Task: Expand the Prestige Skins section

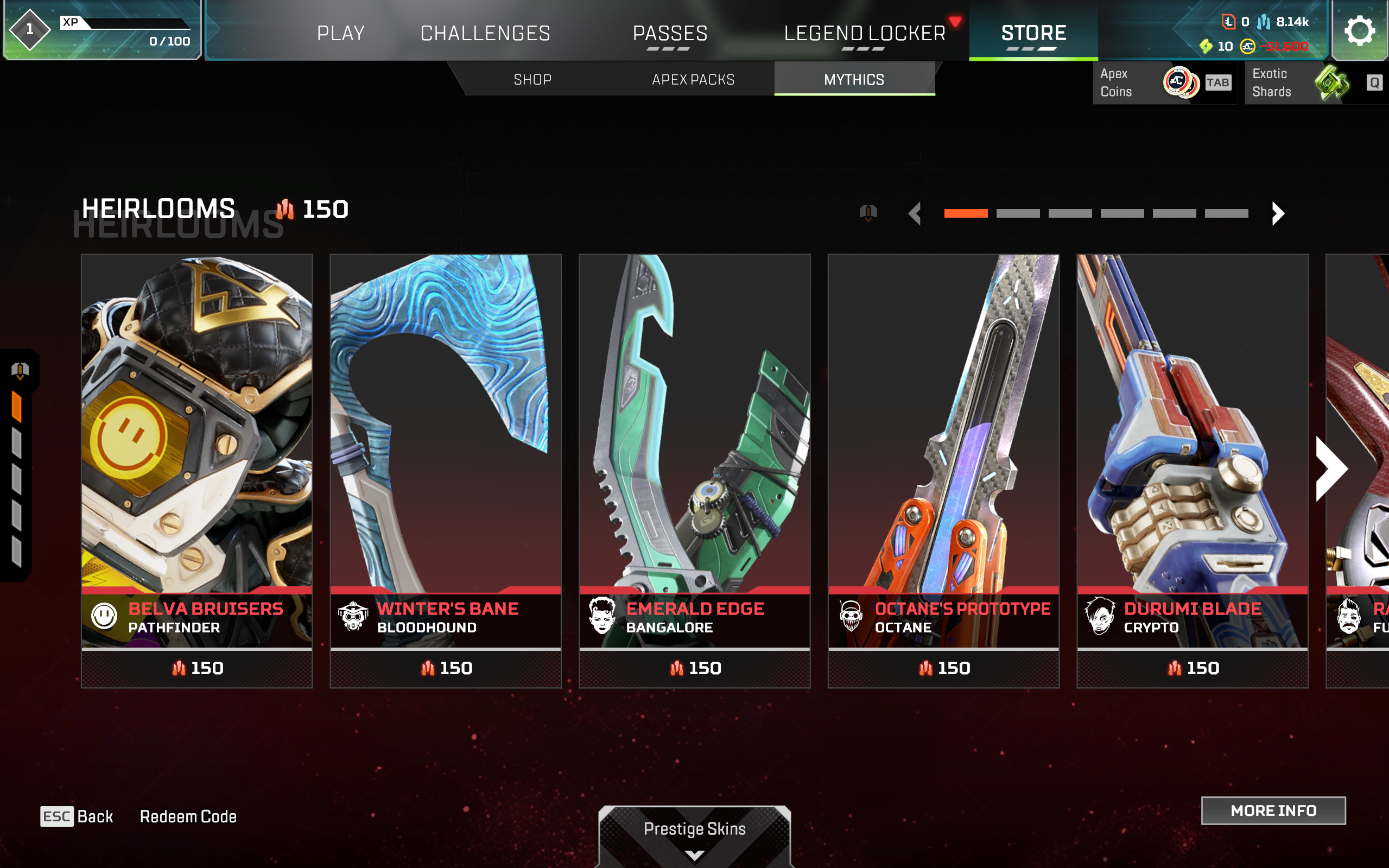Action: 695,835
